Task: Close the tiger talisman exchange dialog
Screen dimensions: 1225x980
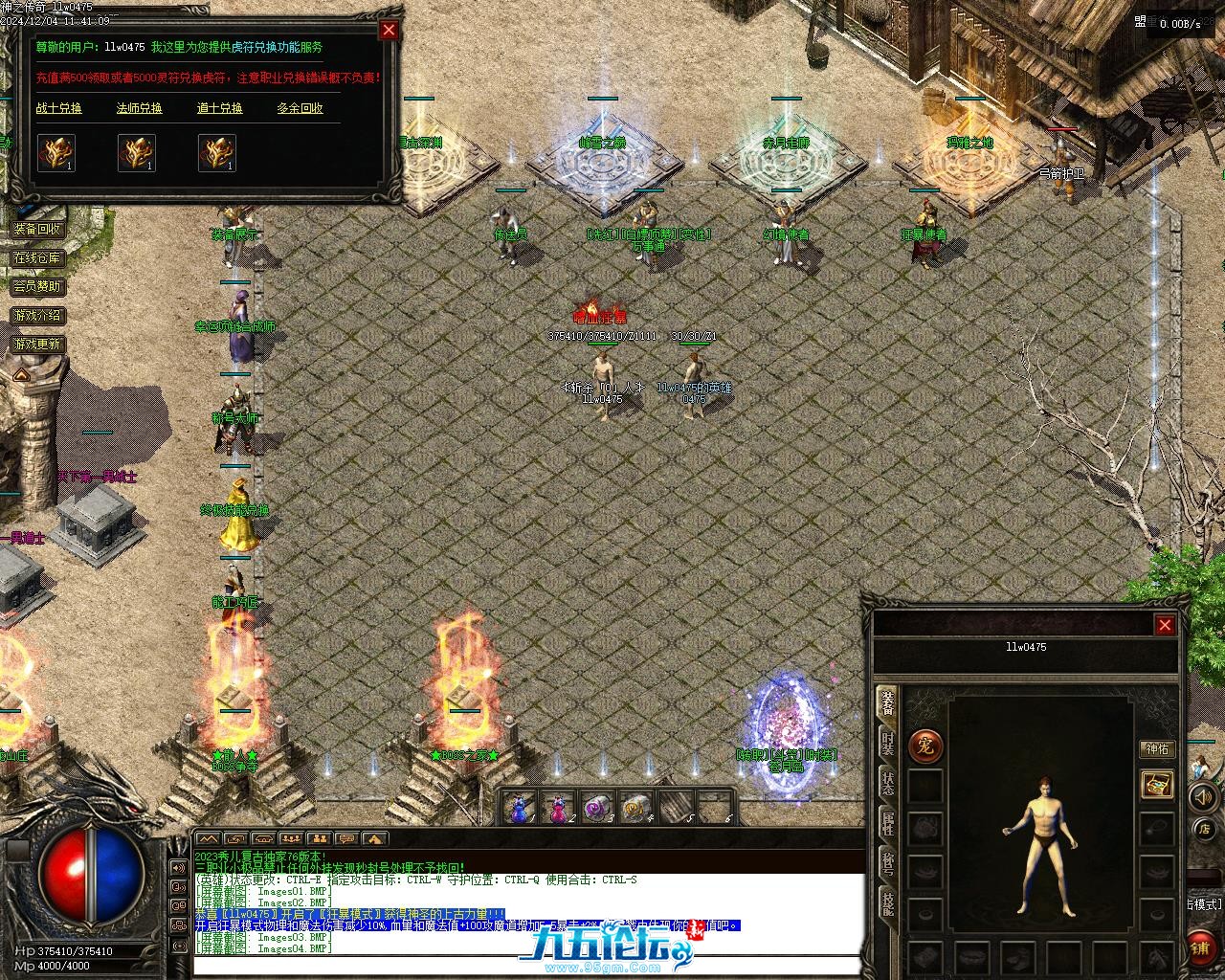Action: click(389, 30)
